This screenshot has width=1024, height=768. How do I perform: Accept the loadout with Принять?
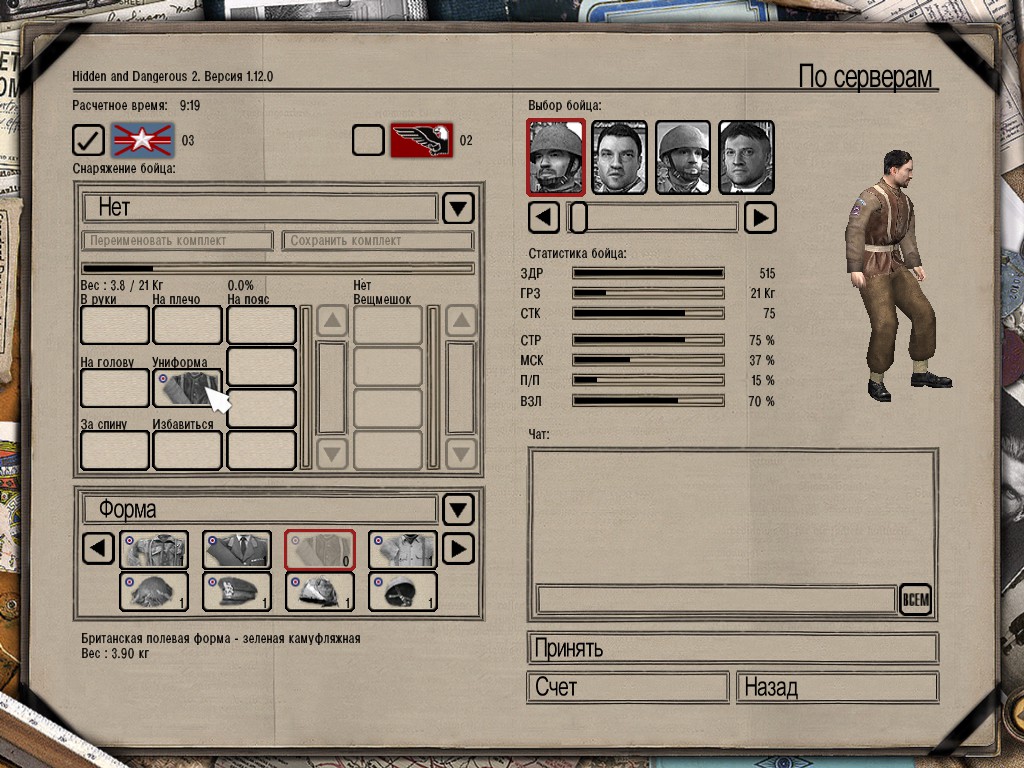[732, 648]
